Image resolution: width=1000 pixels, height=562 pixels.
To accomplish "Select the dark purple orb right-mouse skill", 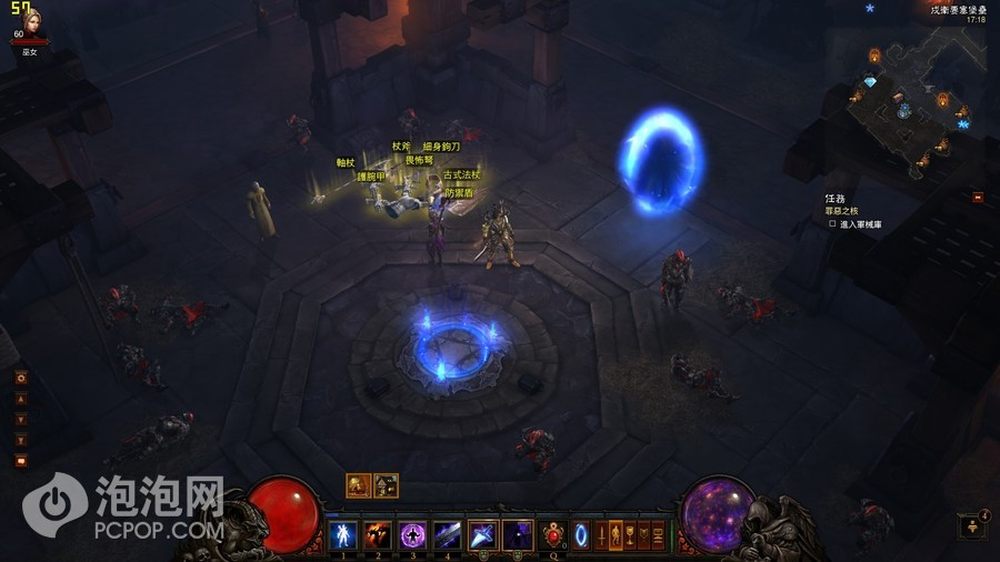I will pyautogui.click(x=518, y=534).
